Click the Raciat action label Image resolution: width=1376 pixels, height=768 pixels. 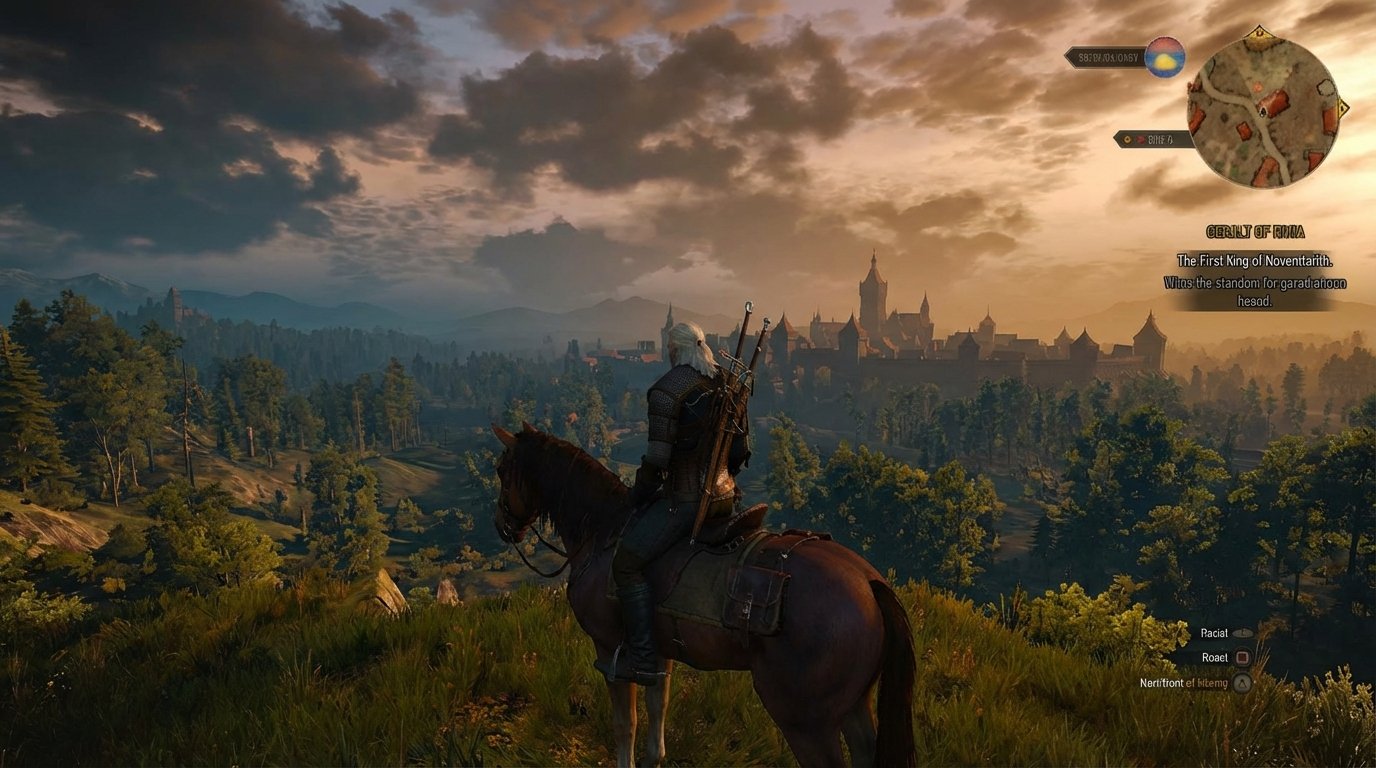(x=1213, y=633)
